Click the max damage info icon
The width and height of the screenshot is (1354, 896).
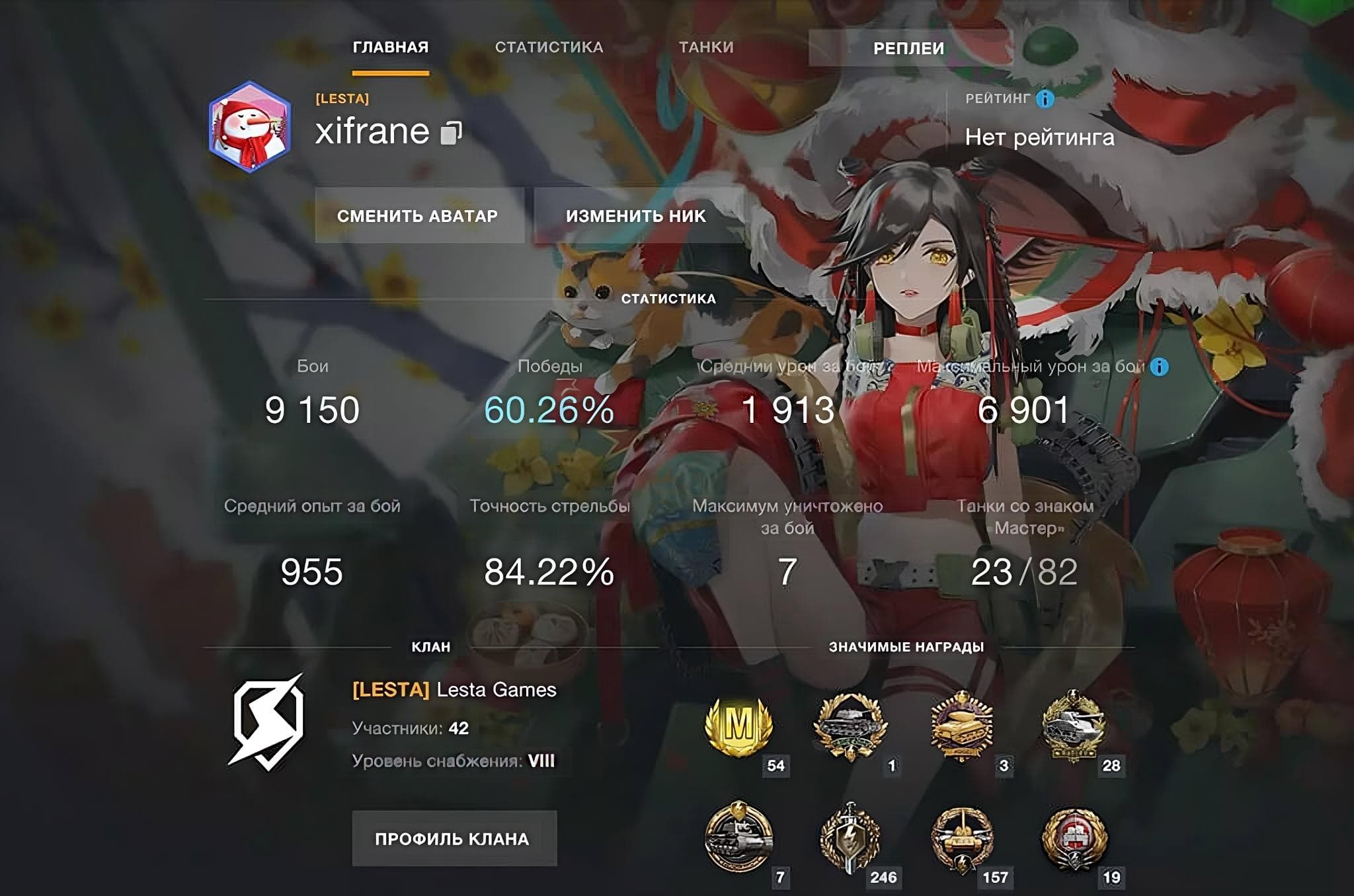1159,367
